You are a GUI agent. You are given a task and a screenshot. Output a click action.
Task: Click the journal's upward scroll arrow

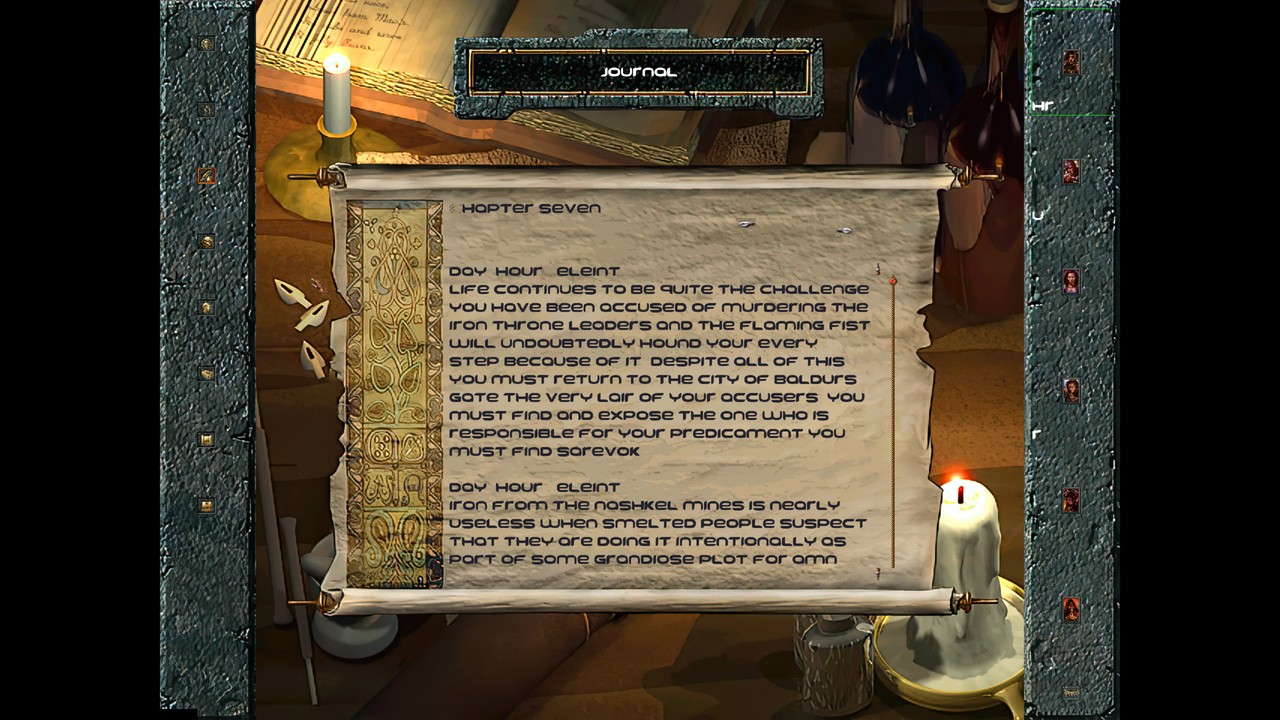(x=877, y=267)
